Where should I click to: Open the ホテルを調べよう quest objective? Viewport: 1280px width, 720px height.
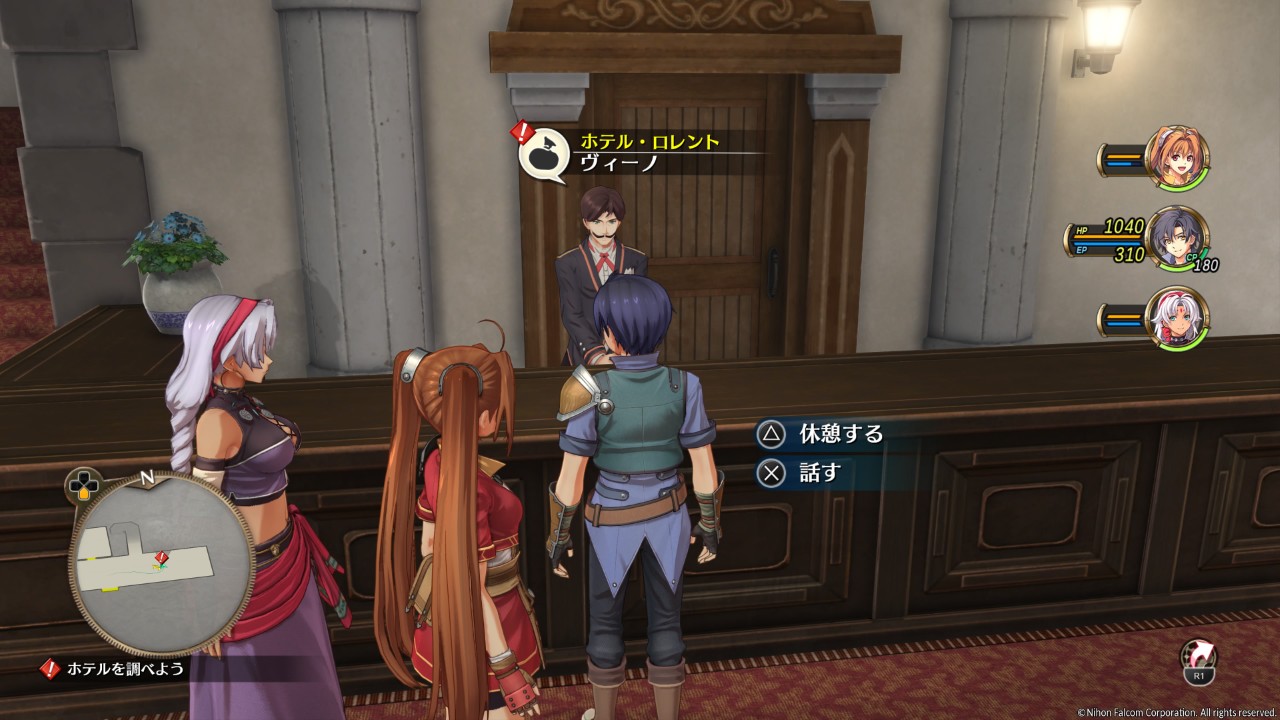pos(125,669)
